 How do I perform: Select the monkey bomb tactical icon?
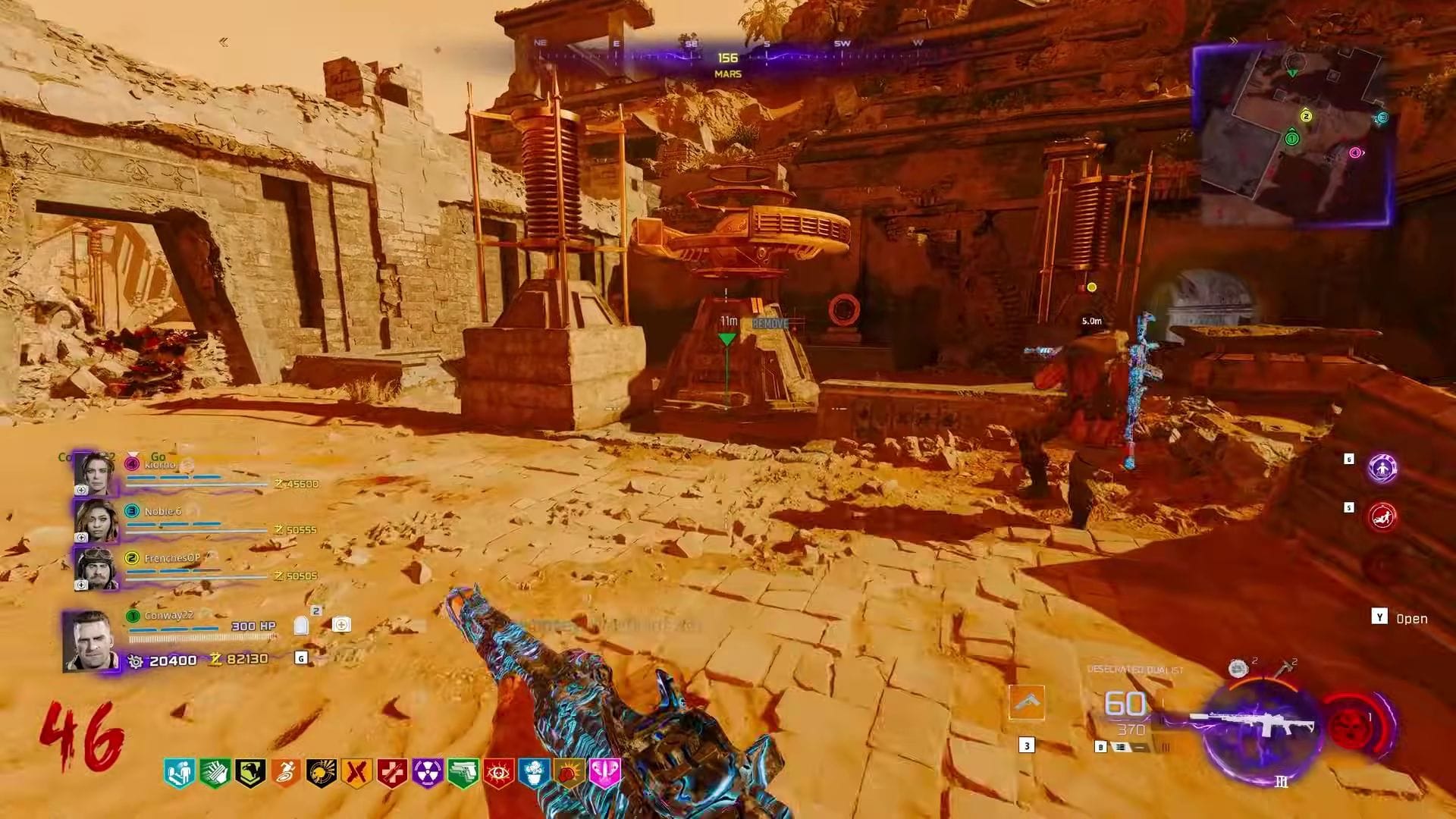(x=1238, y=669)
